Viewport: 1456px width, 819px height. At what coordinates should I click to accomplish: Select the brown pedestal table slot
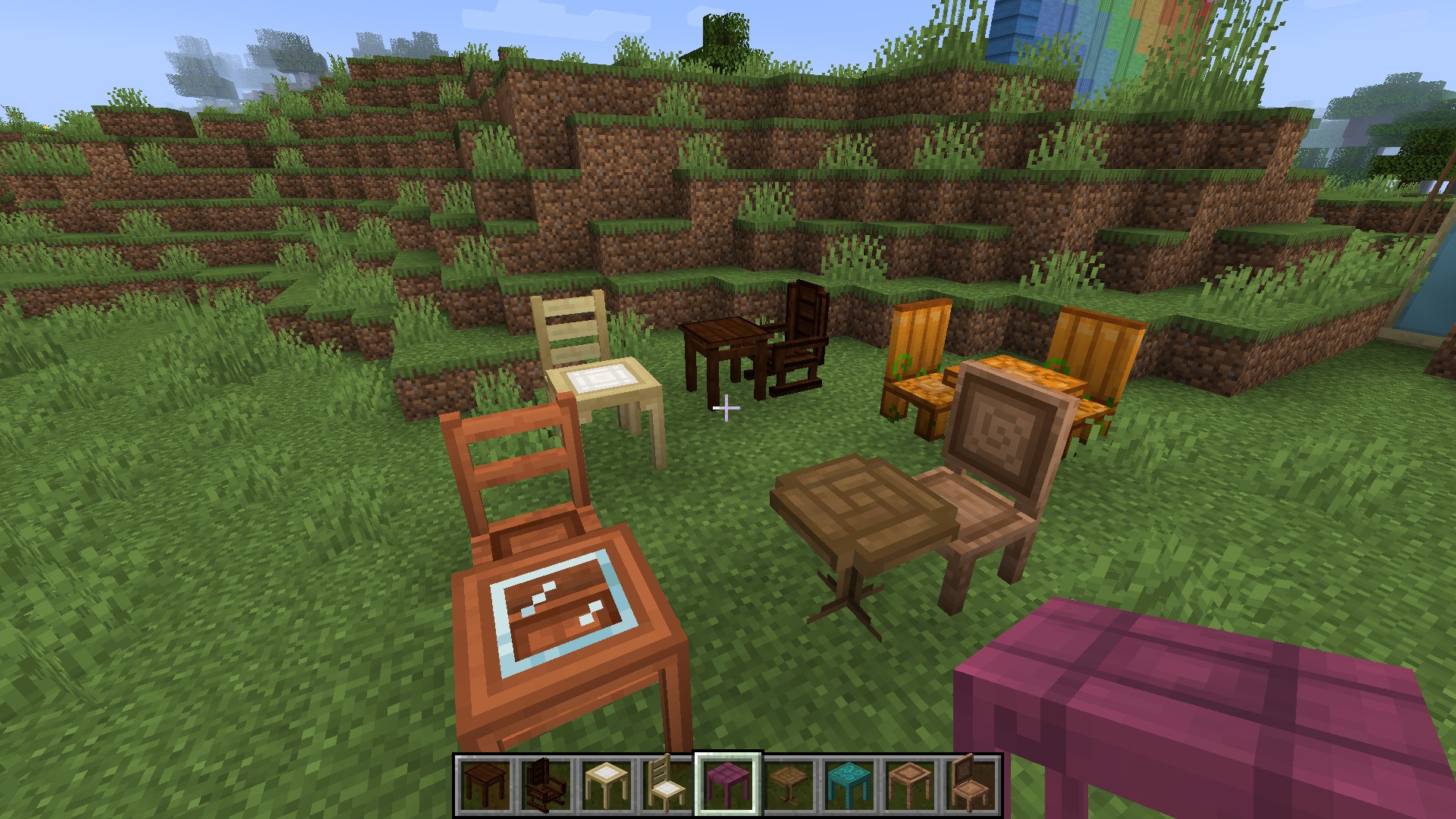point(789,784)
